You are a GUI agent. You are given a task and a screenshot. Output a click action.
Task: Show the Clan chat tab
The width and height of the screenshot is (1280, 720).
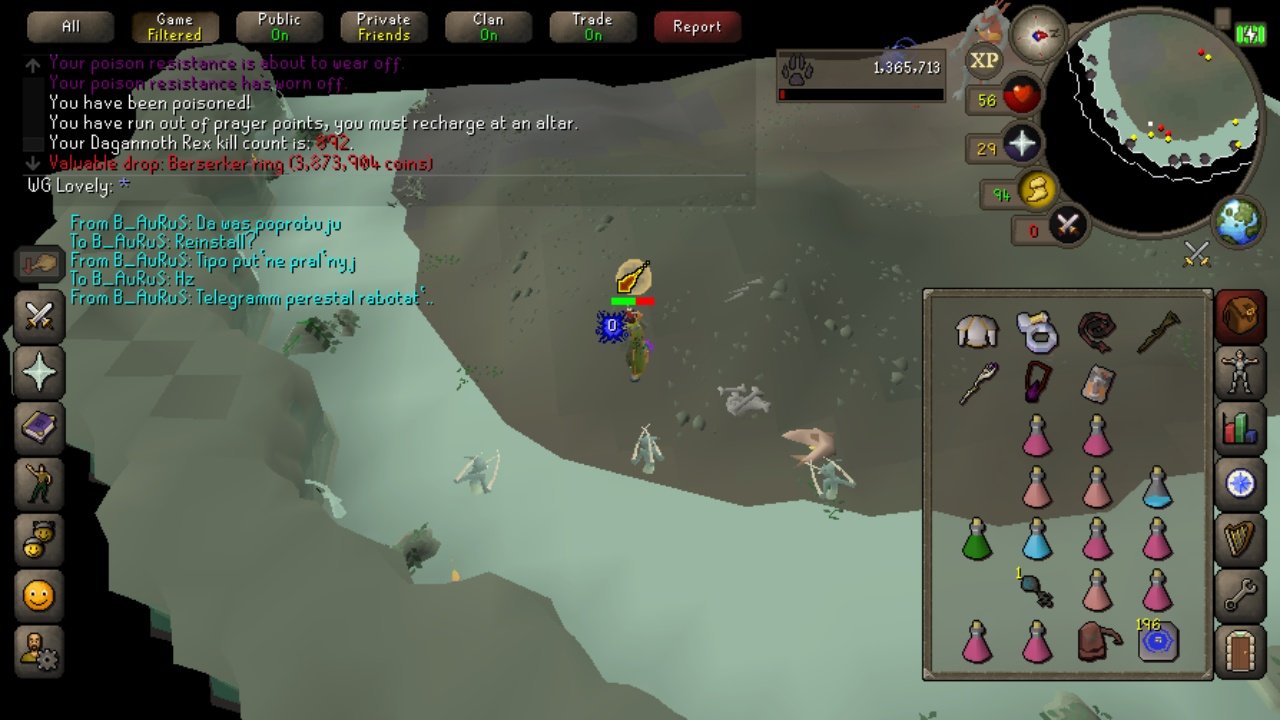[x=488, y=27]
